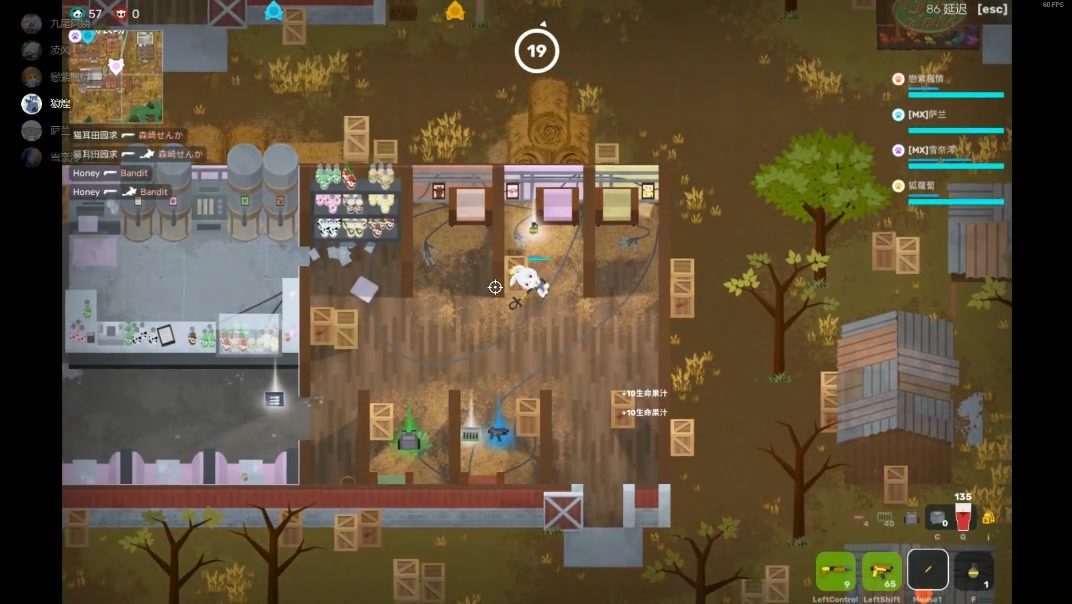This screenshot has width=1072, height=604.
Task: Use the armor tape roll
Action: coord(937,517)
